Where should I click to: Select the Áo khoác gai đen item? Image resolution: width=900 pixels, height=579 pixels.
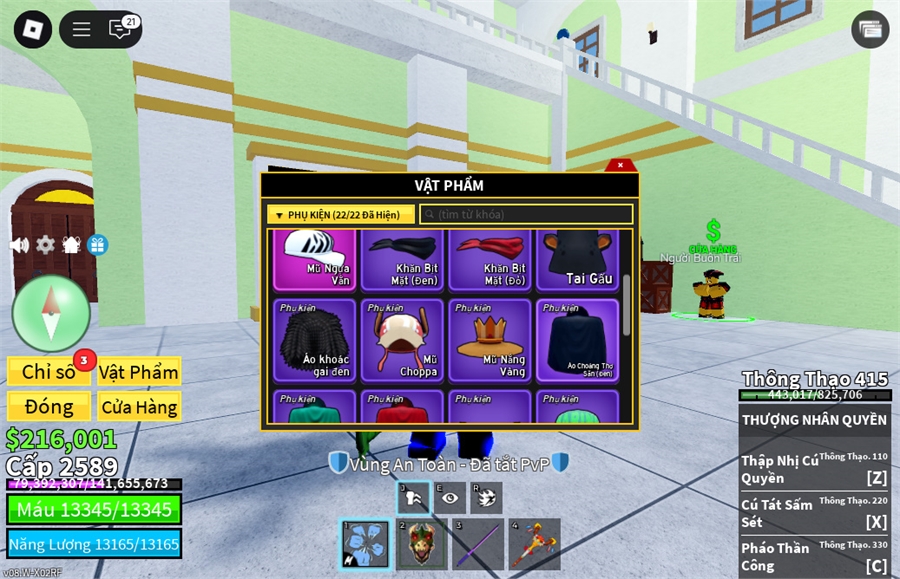pos(315,340)
